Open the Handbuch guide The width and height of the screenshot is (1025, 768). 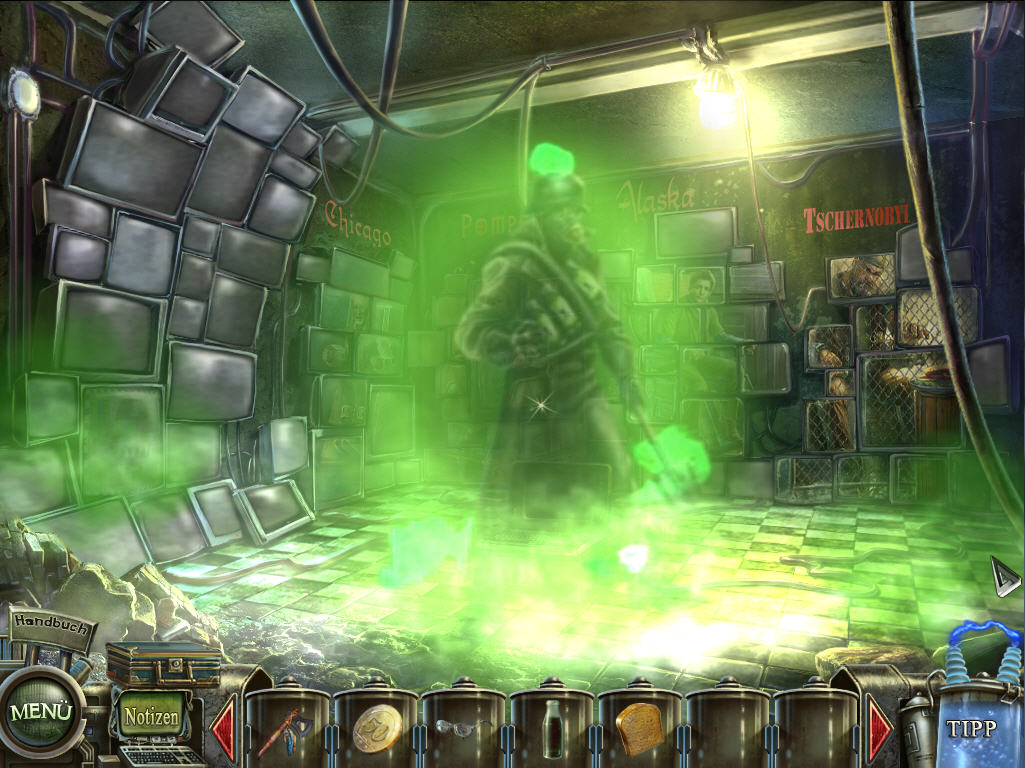(x=52, y=625)
